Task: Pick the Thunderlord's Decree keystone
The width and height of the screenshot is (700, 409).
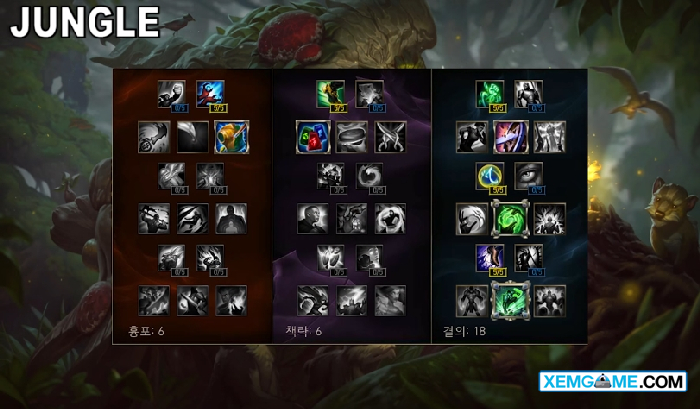Action: tap(351, 299)
